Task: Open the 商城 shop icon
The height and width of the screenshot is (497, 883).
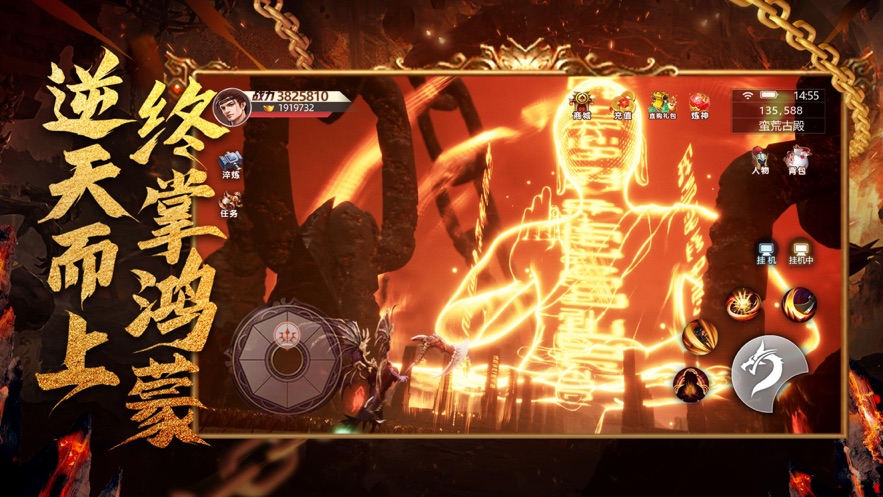Action: point(581,104)
